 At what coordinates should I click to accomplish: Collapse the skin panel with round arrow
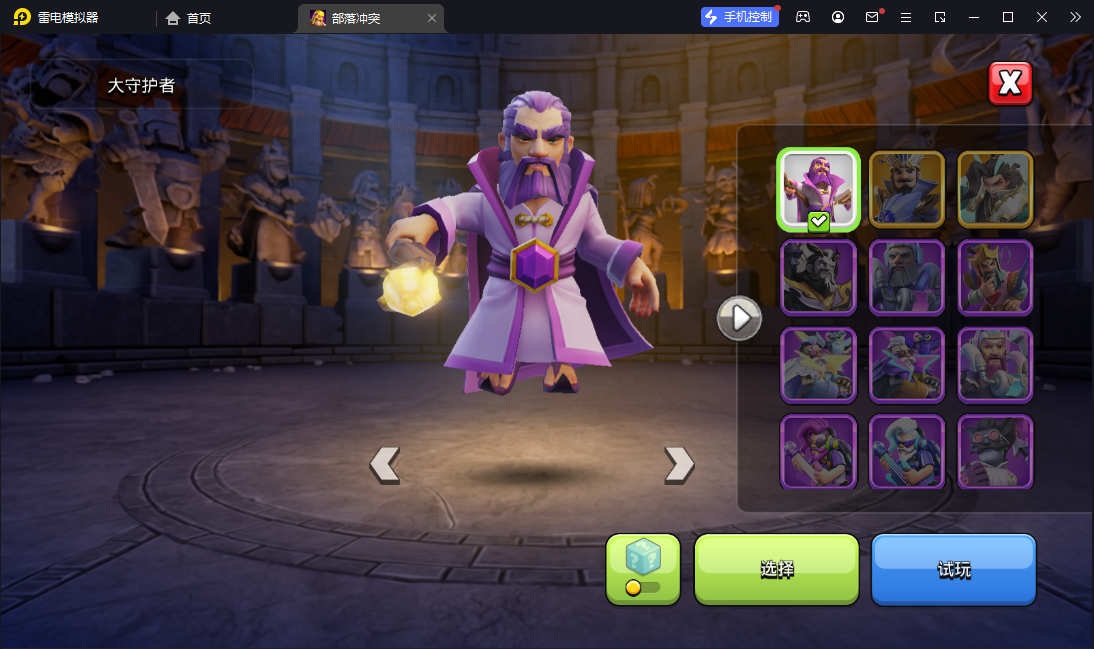[740, 318]
